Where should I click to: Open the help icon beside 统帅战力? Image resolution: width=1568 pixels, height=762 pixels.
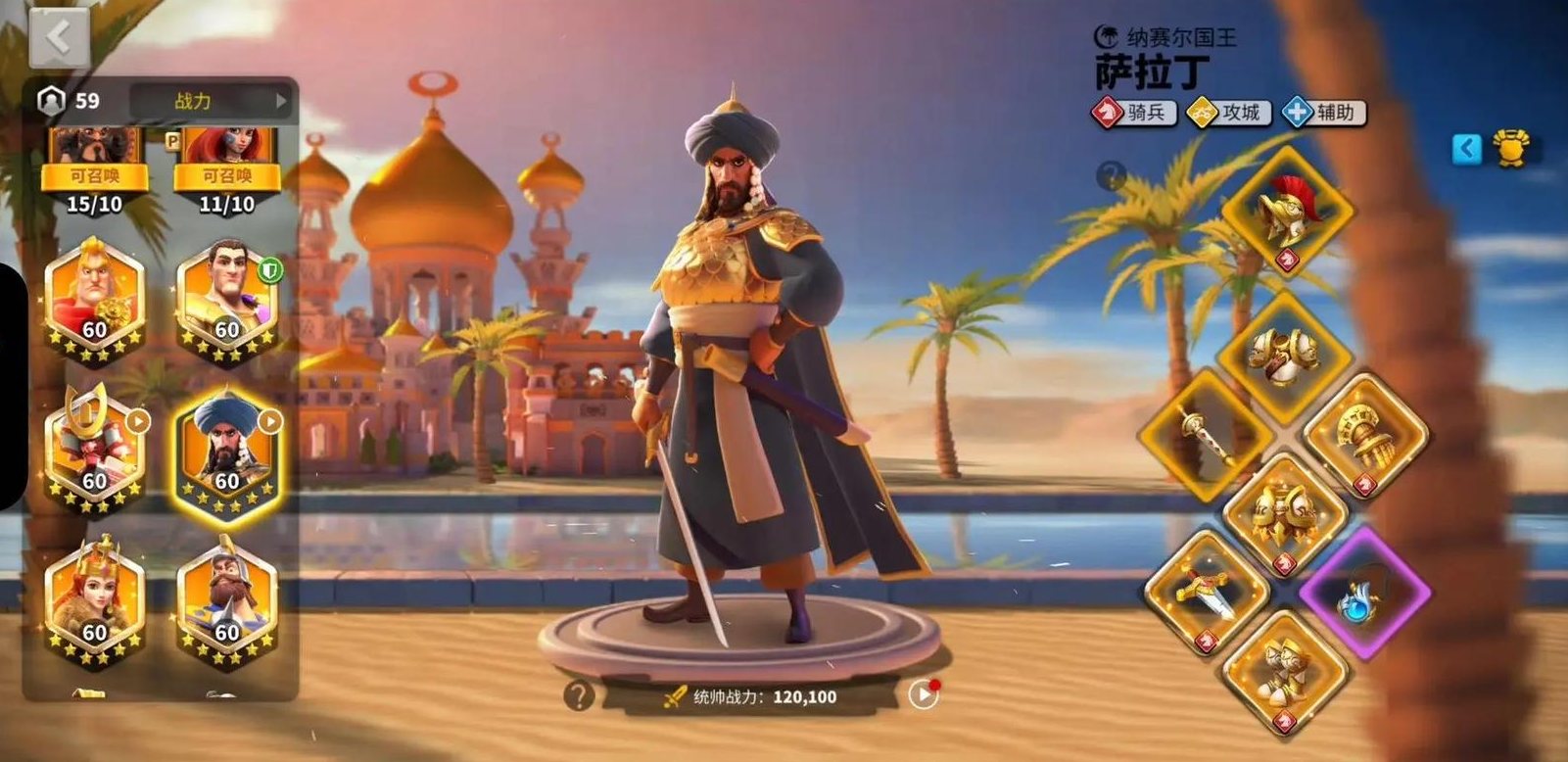579,695
